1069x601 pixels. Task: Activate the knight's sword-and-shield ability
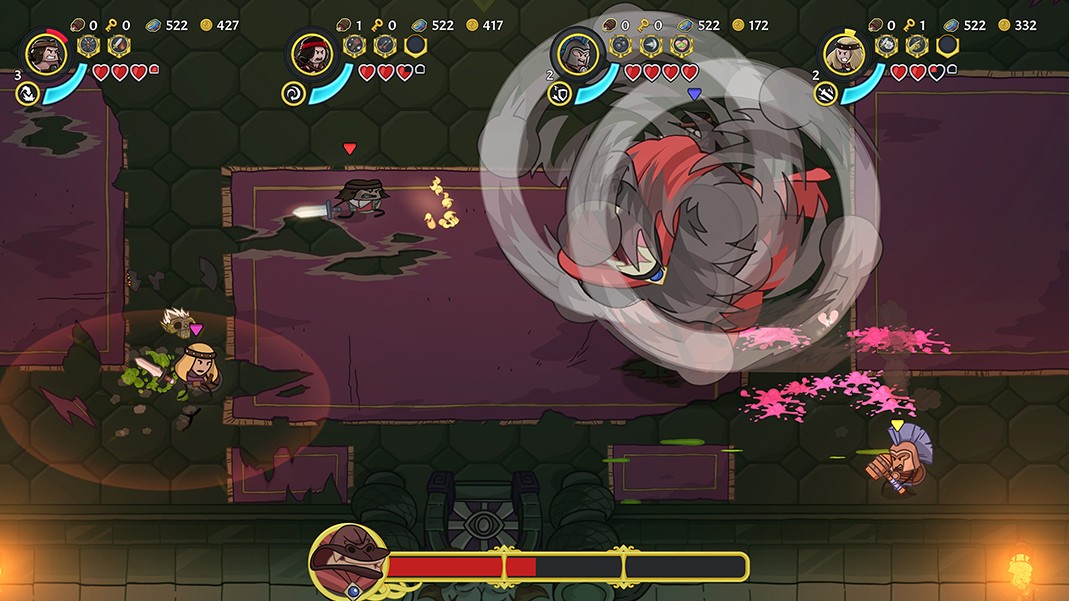click(560, 93)
